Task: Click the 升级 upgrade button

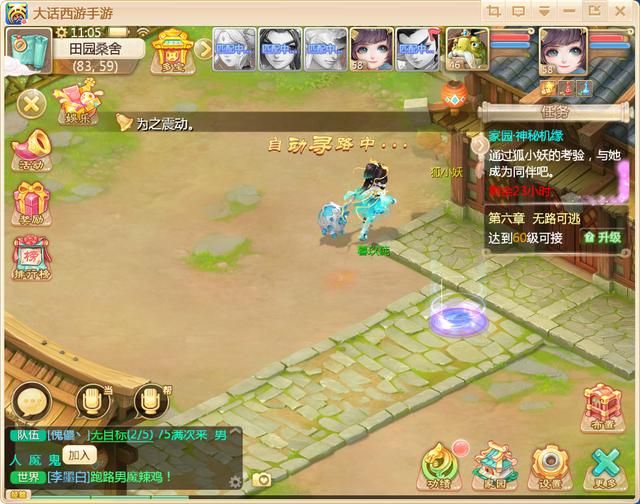Action: tap(602, 237)
